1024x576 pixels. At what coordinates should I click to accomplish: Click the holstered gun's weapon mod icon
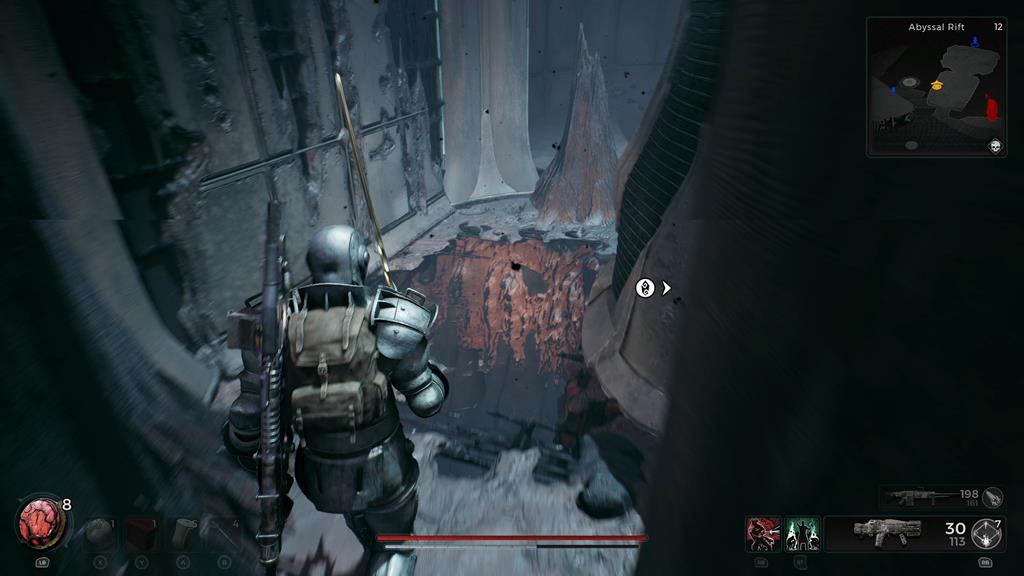(993, 497)
